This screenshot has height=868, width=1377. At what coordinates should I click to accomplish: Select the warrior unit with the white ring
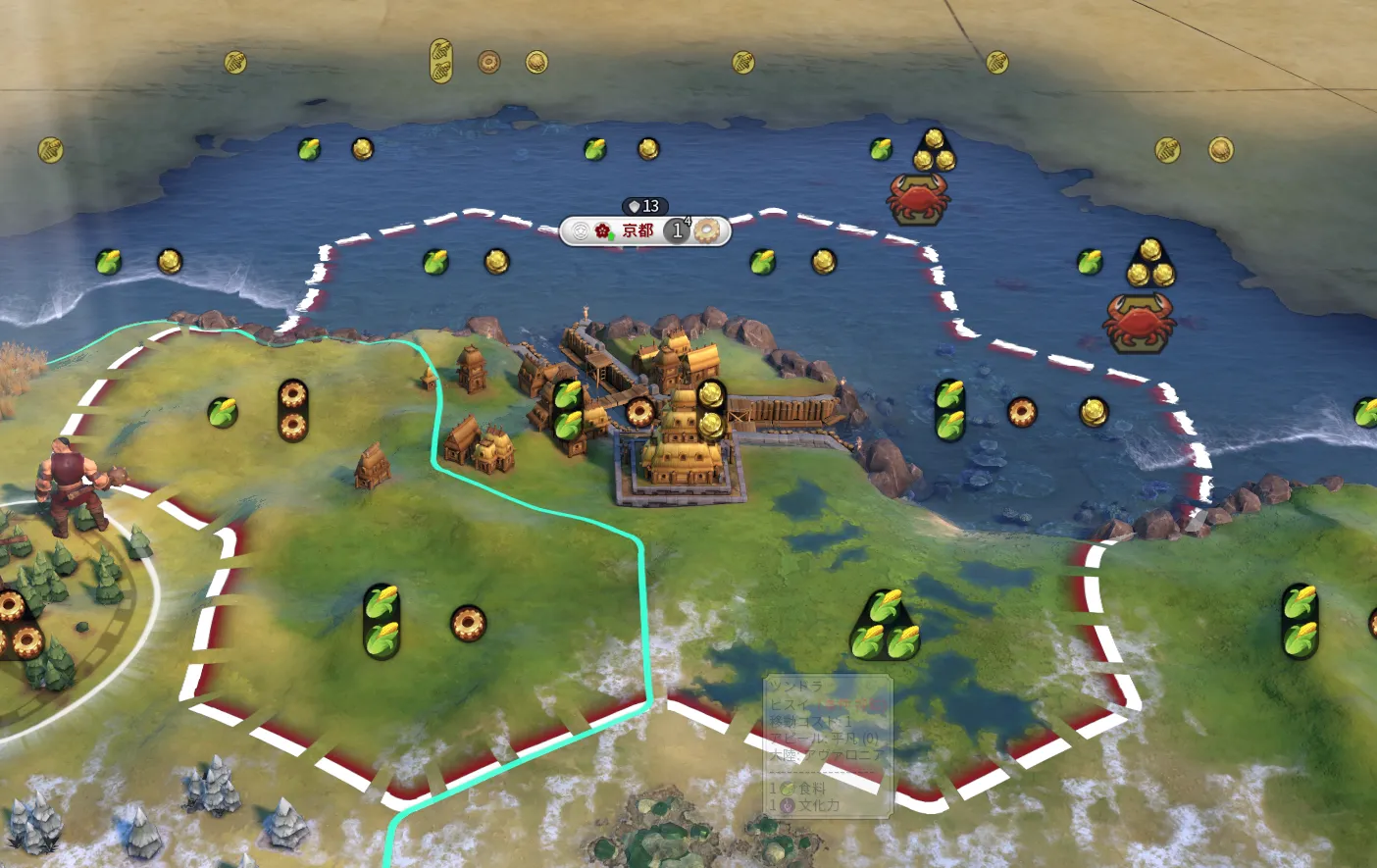(71, 487)
